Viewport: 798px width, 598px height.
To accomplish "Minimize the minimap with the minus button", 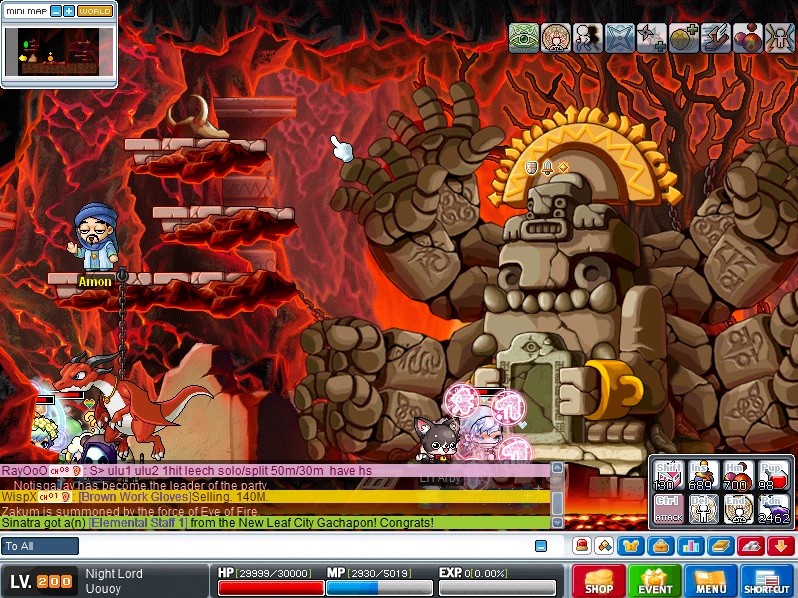I will pyautogui.click(x=55, y=11).
